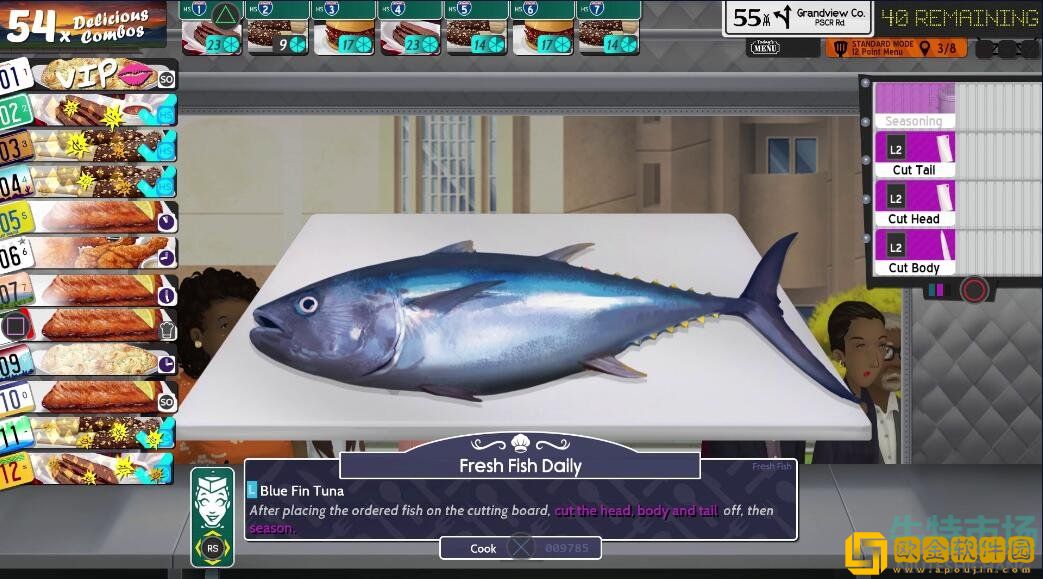Select the chocolate order in slot 11

90,433
